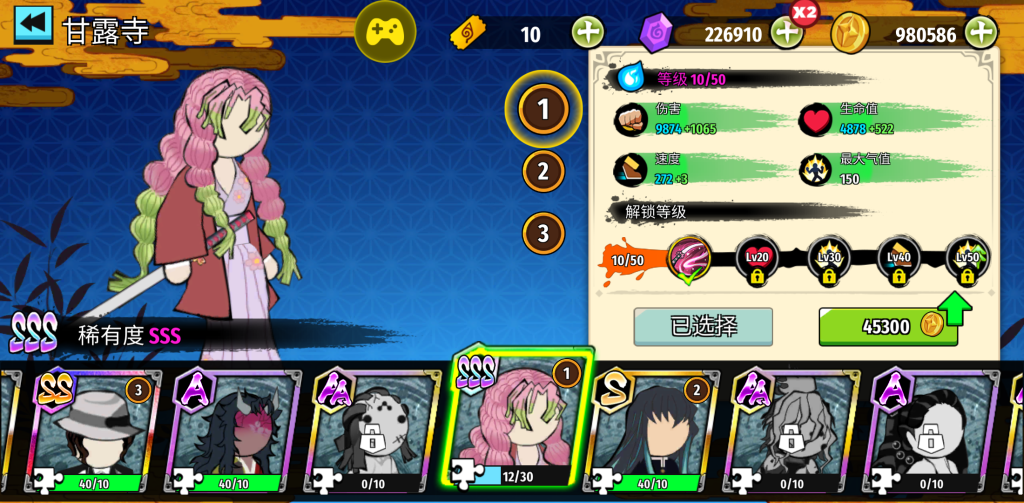Upgrade character for 45300 coins

click(x=887, y=326)
